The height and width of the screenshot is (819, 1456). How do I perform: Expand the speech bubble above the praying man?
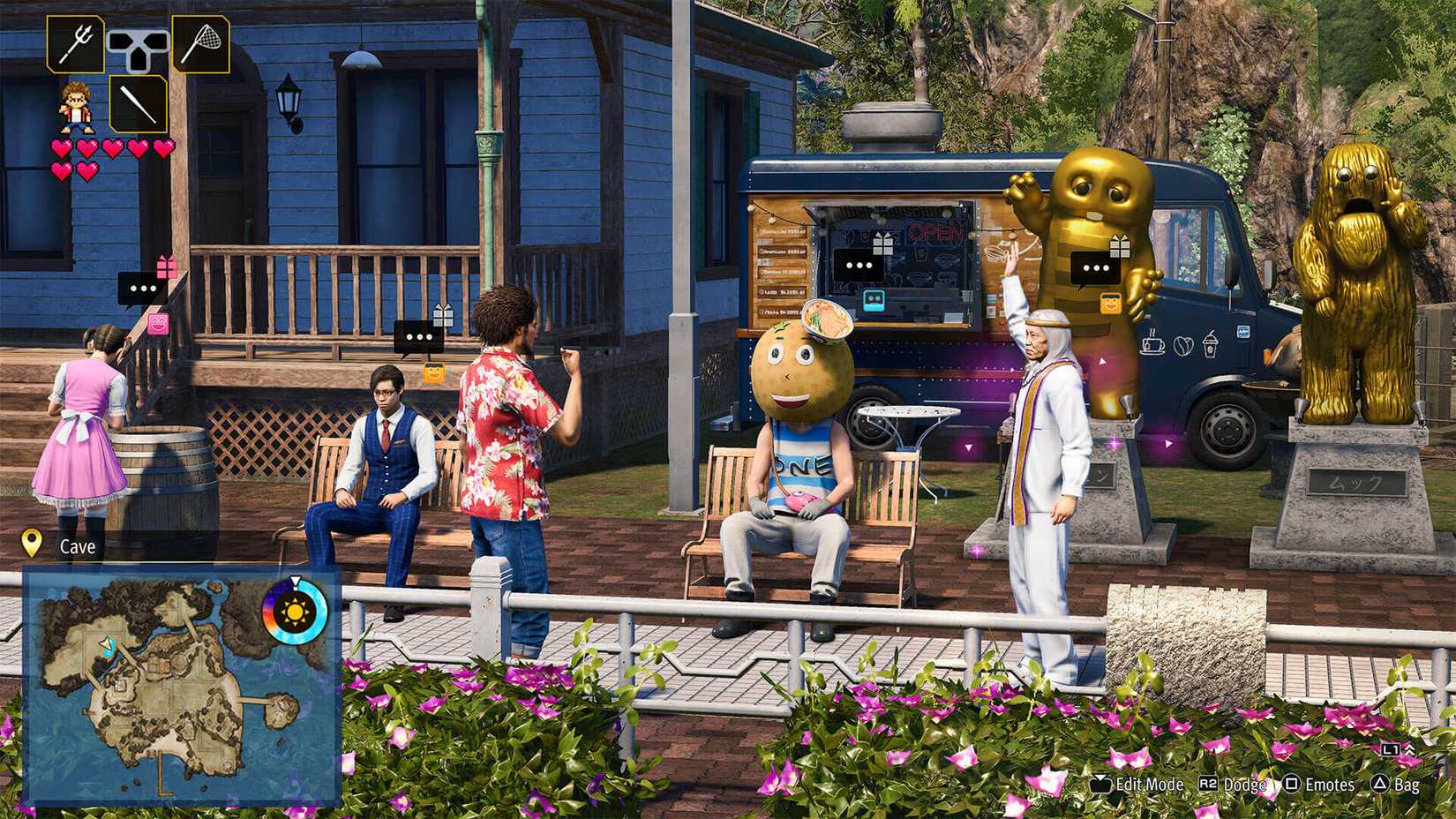coord(1096,267)
